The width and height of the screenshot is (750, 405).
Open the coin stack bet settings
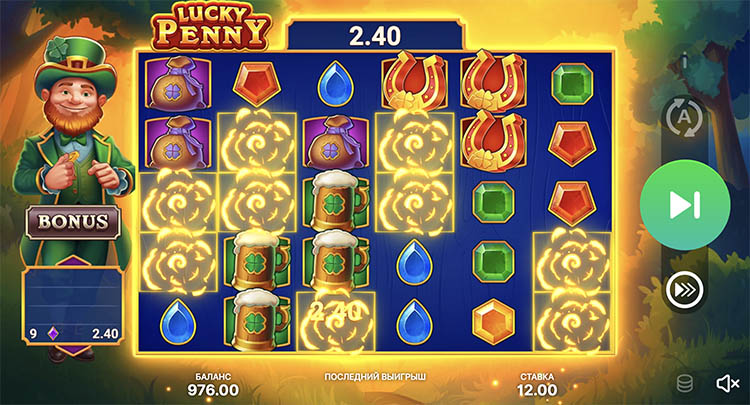685,383
